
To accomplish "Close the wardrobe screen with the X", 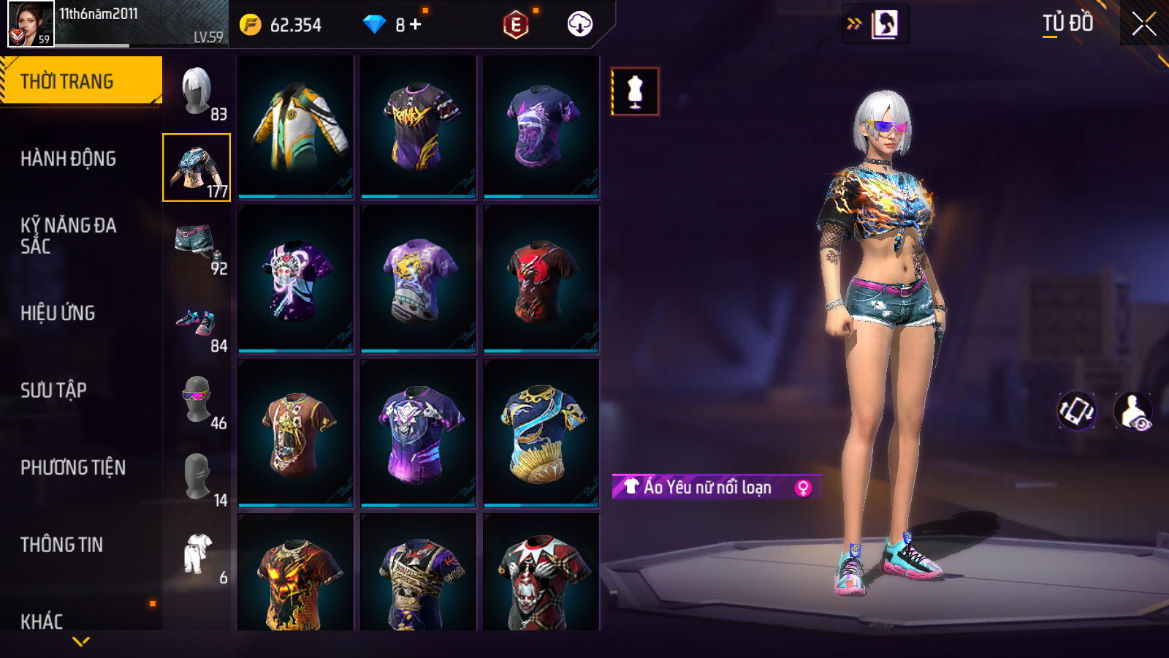I will click(1143, 25).
